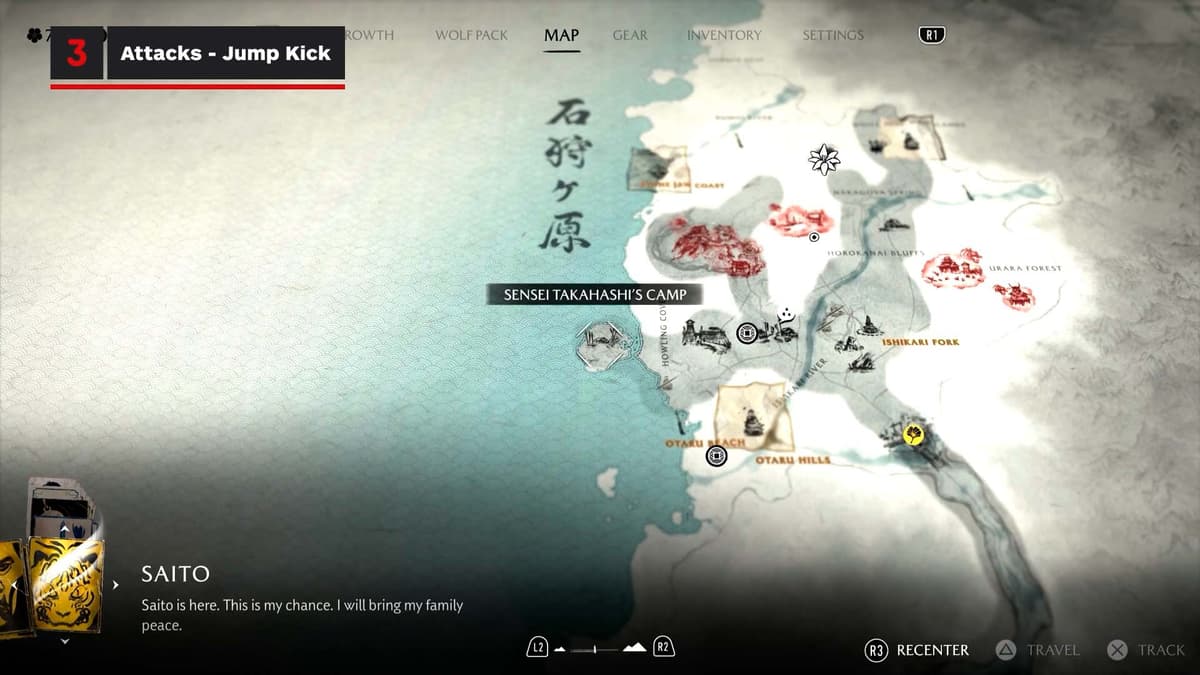Select the Map tab

click(x=561, y=35)
